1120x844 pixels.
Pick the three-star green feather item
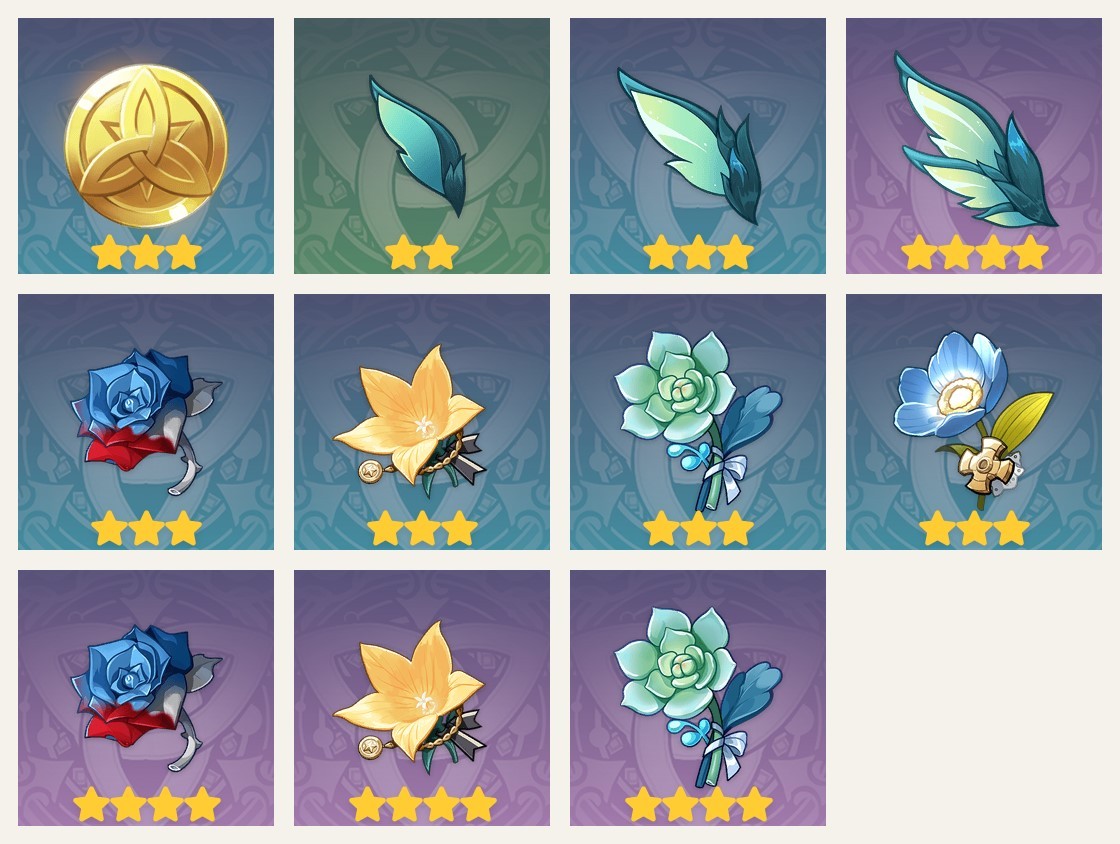[x=698, y=146]
